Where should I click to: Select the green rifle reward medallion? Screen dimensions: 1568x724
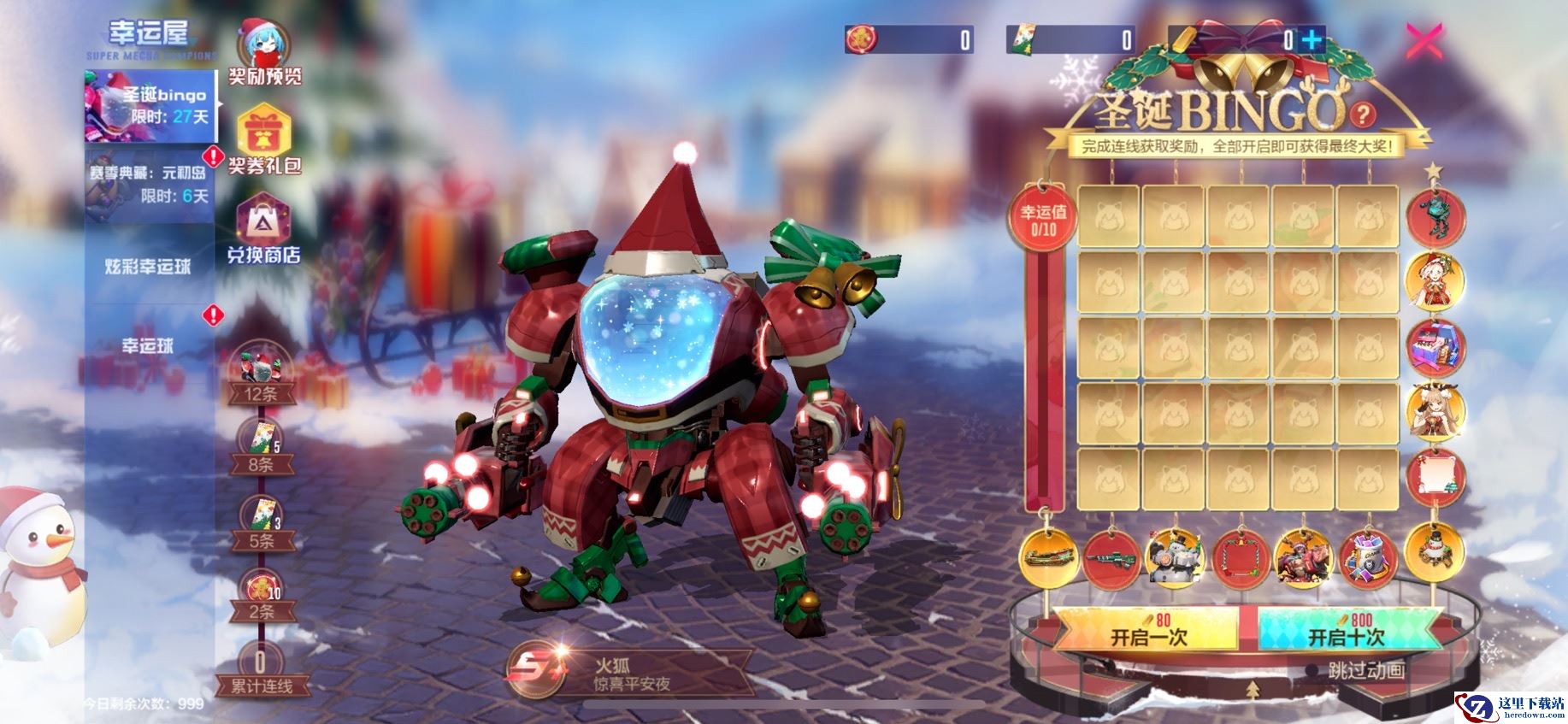(x=1111, y=558)
